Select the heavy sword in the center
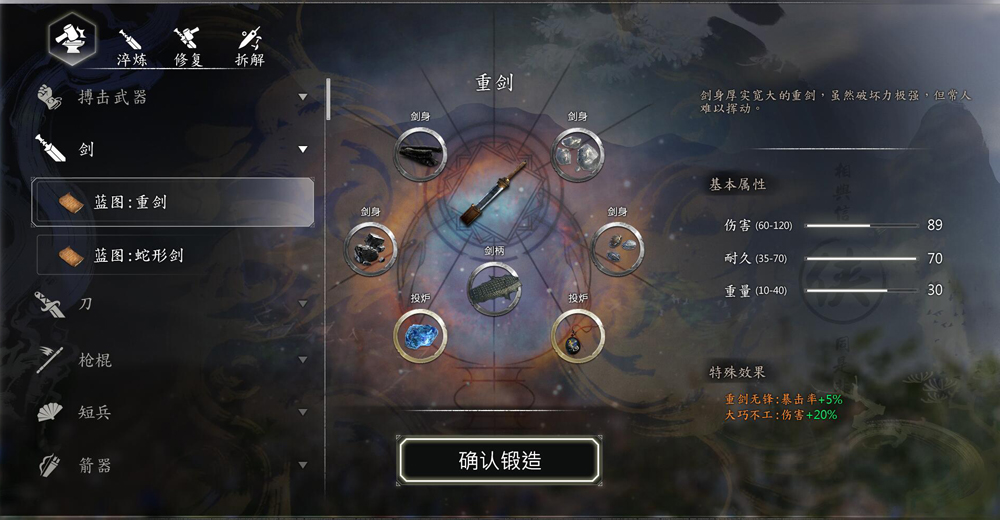 pos(494,197)
